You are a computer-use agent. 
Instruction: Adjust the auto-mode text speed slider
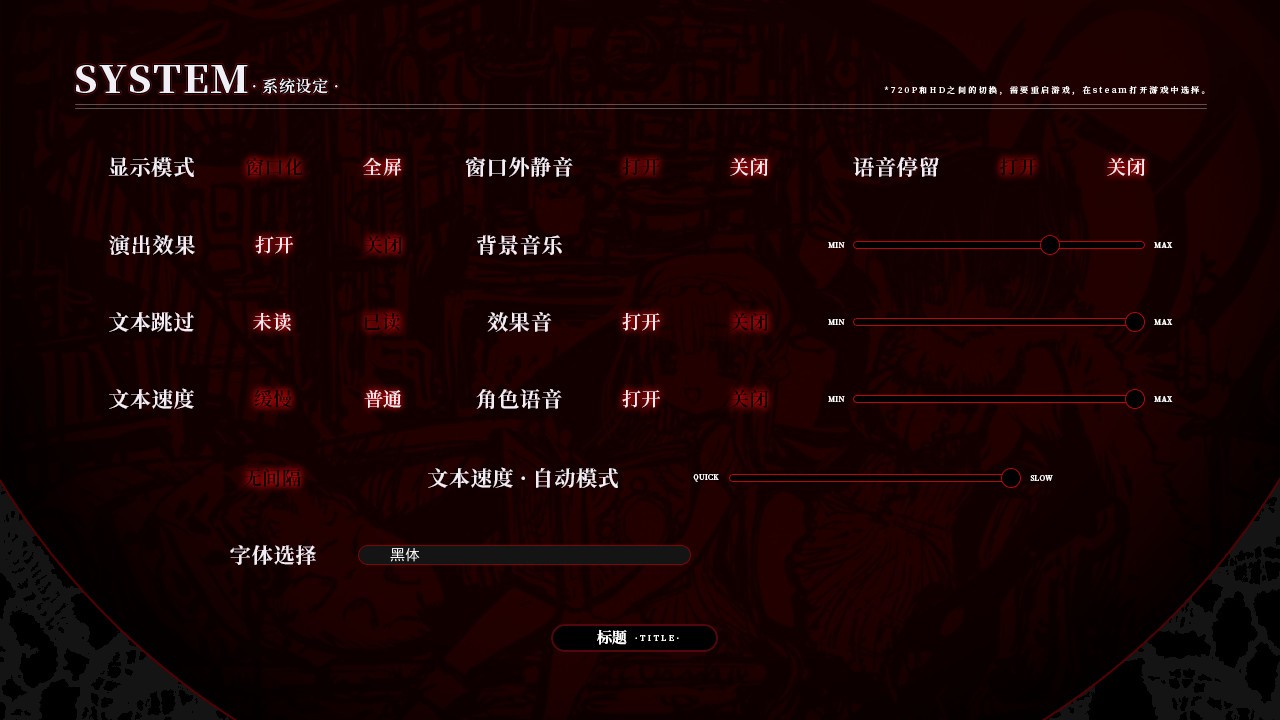pyautogui.click(x=1010, y=478)
